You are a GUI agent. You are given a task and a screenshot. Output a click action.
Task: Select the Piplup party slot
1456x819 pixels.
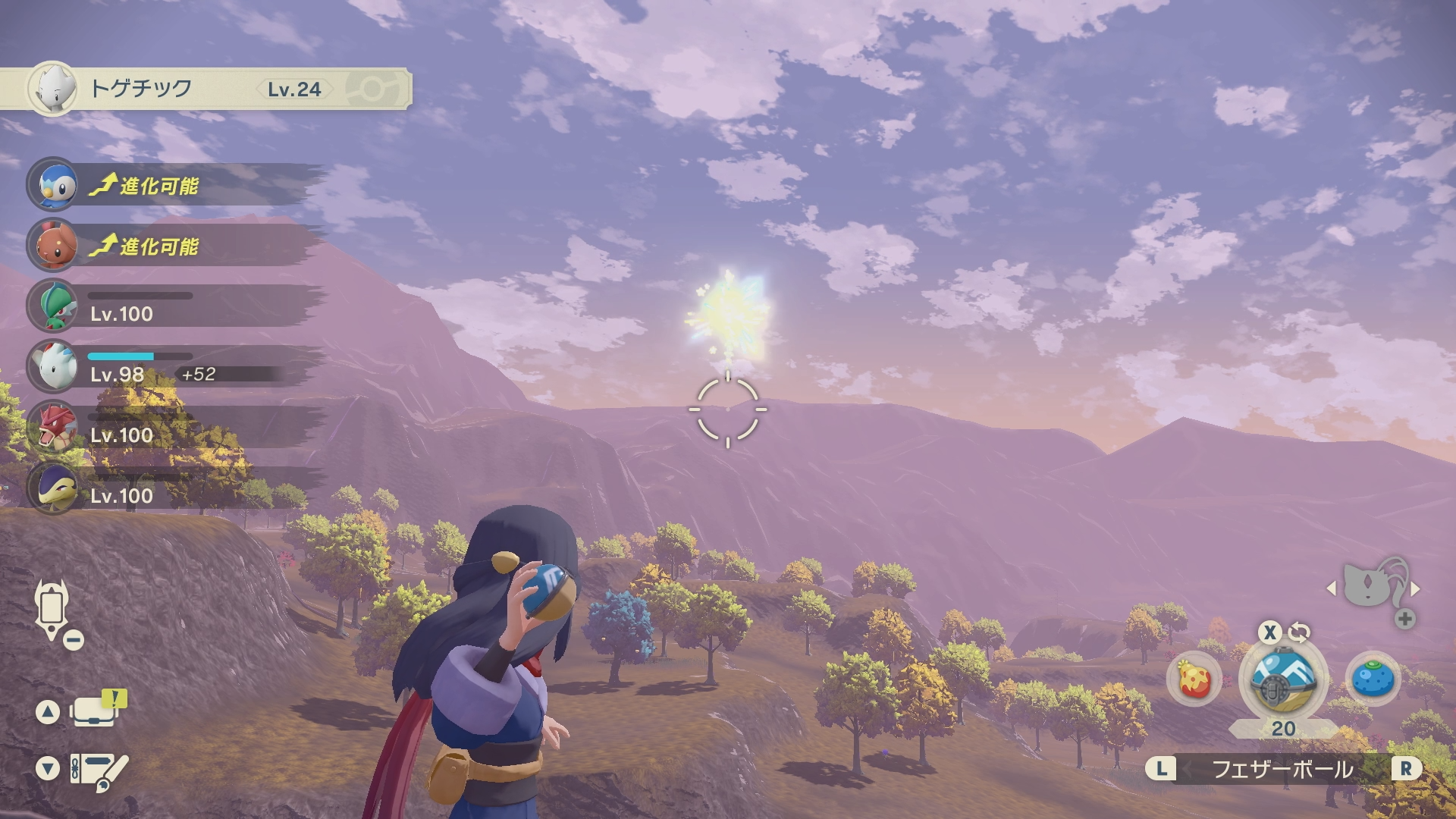point(53,184)
